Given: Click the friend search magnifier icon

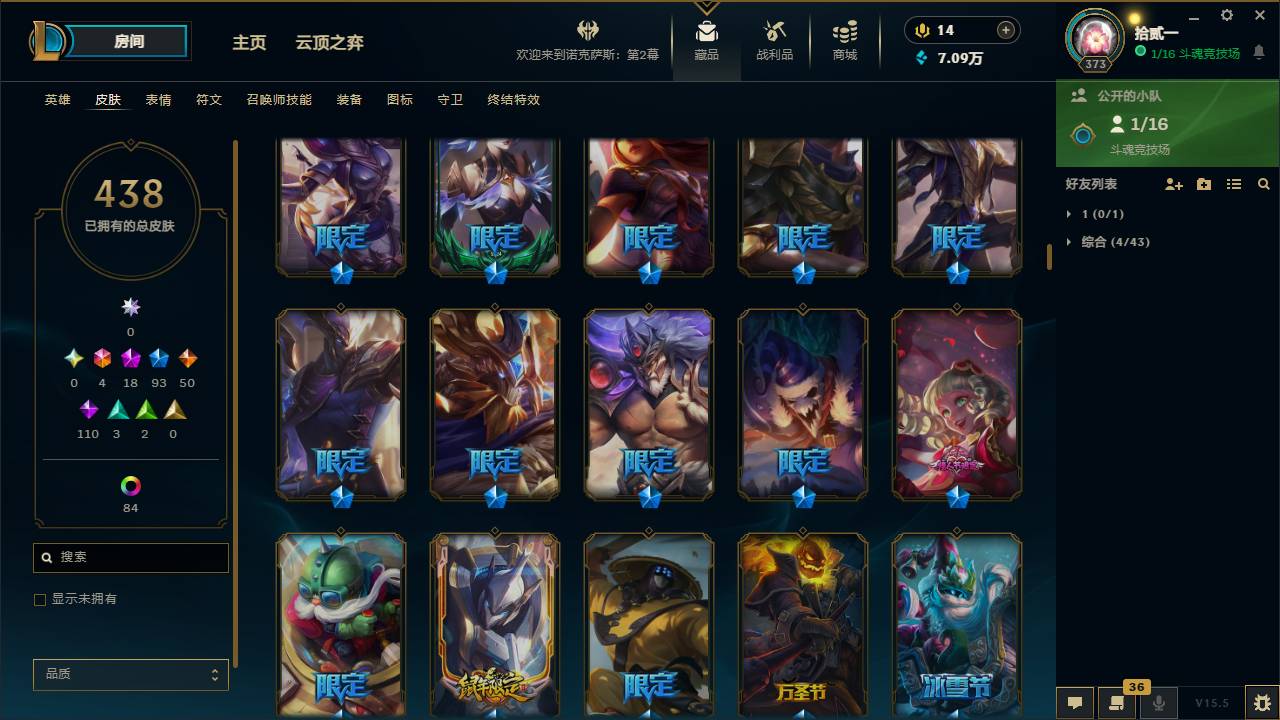Looking at the screenshot, I should pyautogui.click(x=1262, y=184).
